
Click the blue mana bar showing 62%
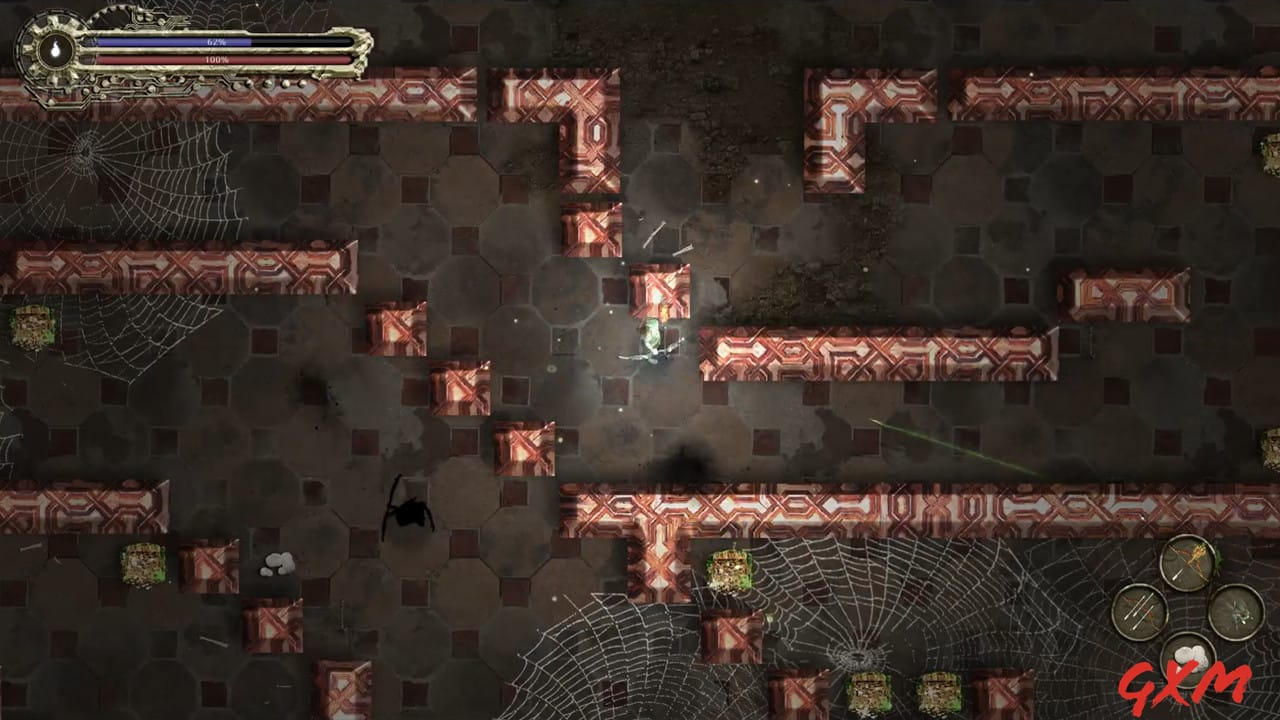click(216, 41)
